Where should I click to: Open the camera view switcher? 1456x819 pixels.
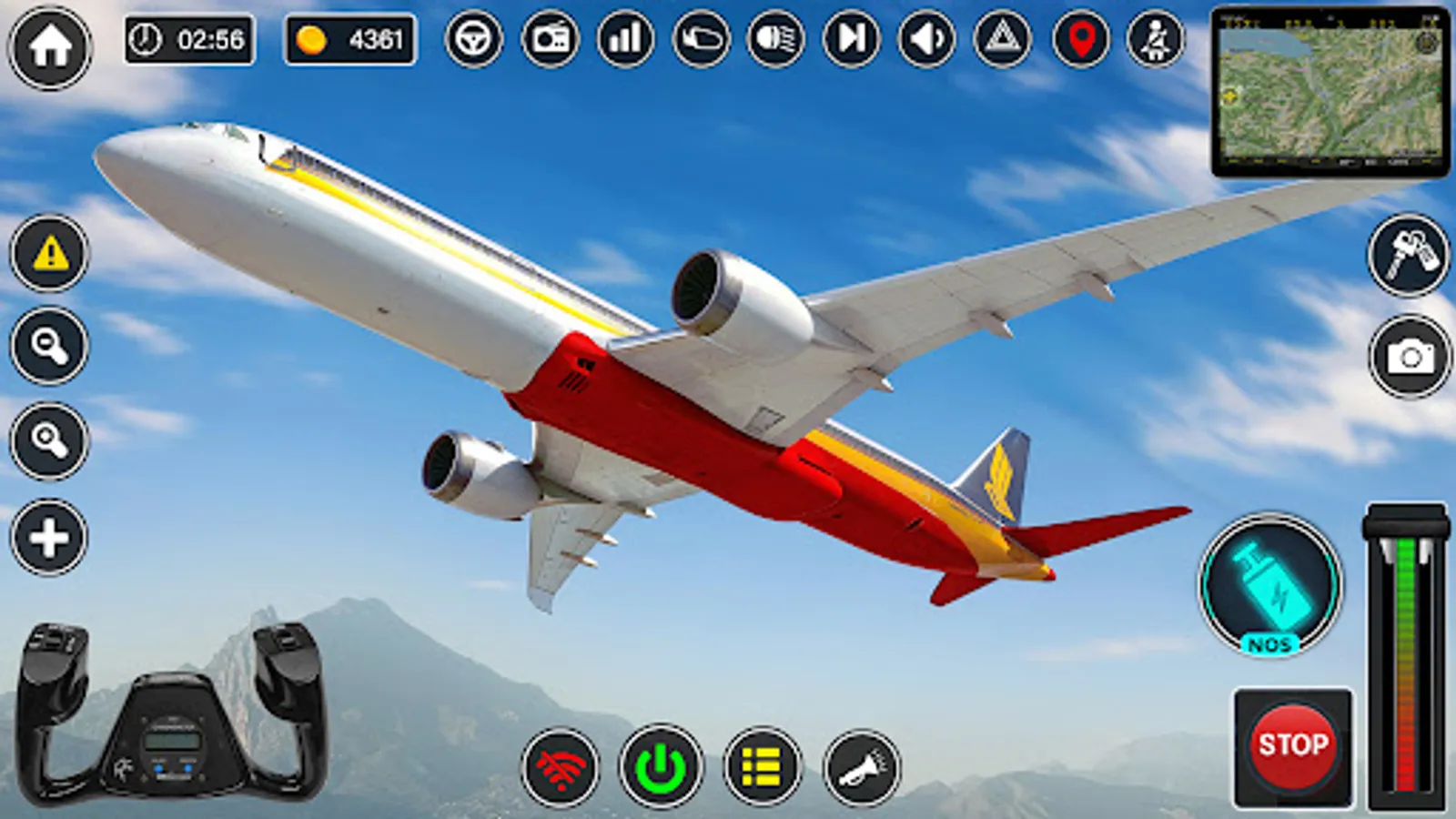(x=1406, y=355)
